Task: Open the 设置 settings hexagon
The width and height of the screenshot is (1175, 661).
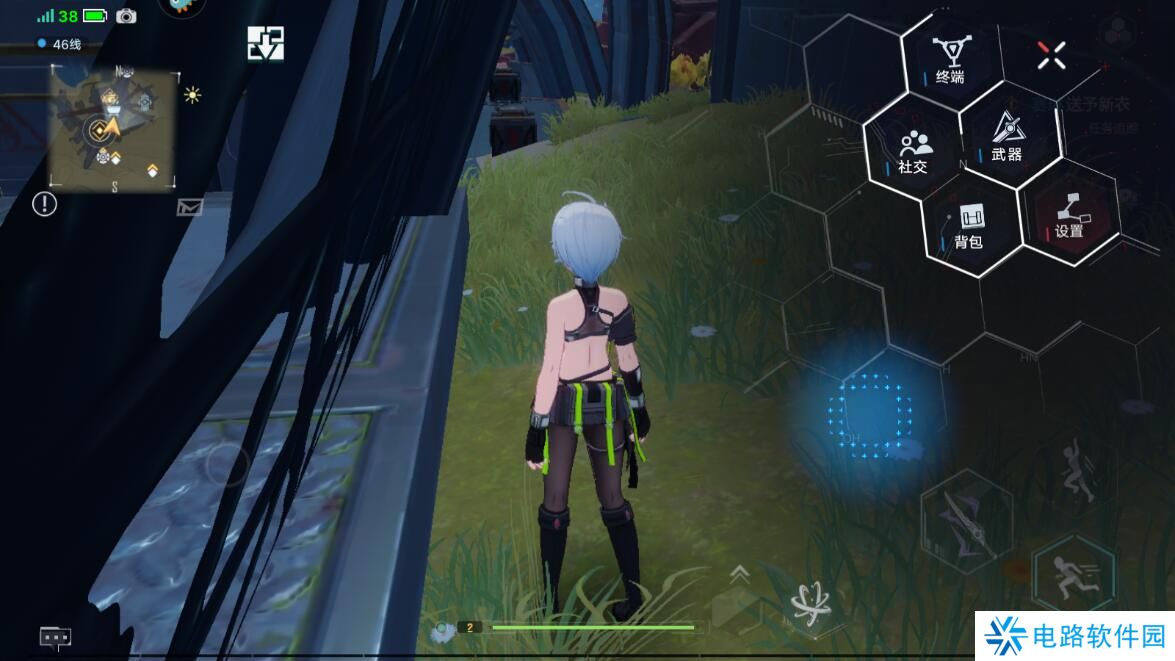Action: click(x=1069, y=213)
